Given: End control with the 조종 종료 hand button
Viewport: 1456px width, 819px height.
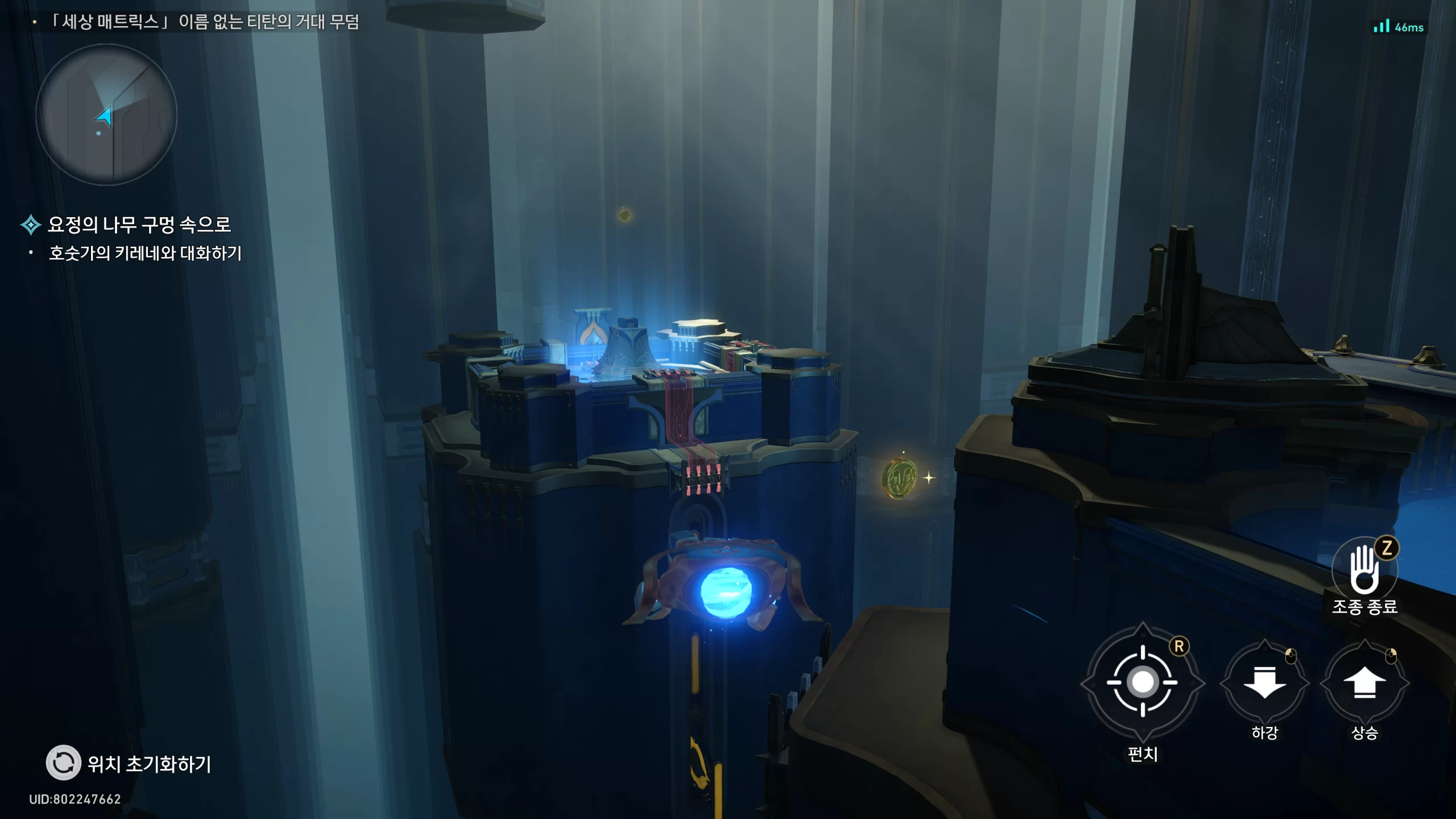Looking at the screenshot, I should (x=1364, y=570).
